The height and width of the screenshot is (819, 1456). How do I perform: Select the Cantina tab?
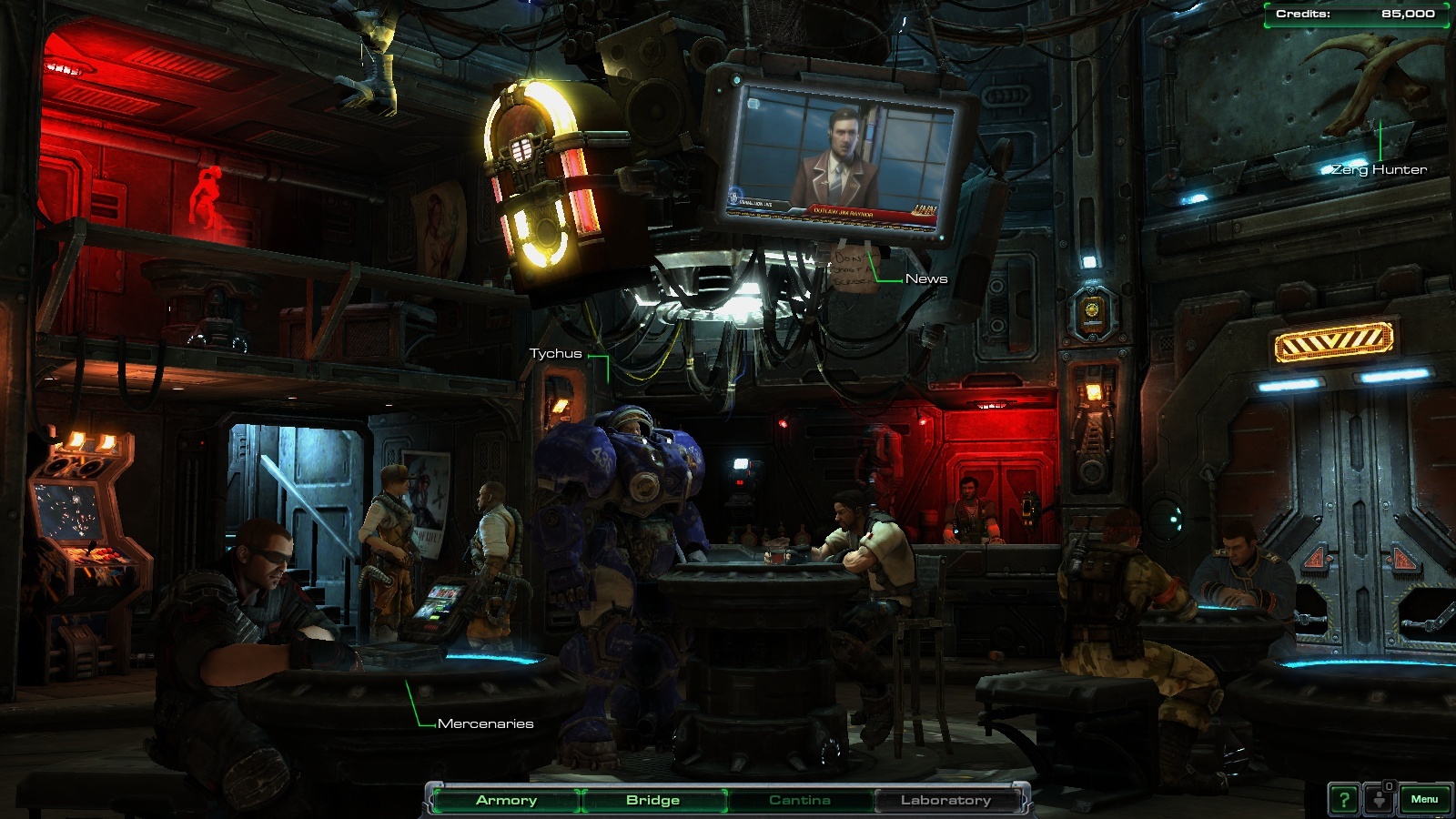(799, 800)
